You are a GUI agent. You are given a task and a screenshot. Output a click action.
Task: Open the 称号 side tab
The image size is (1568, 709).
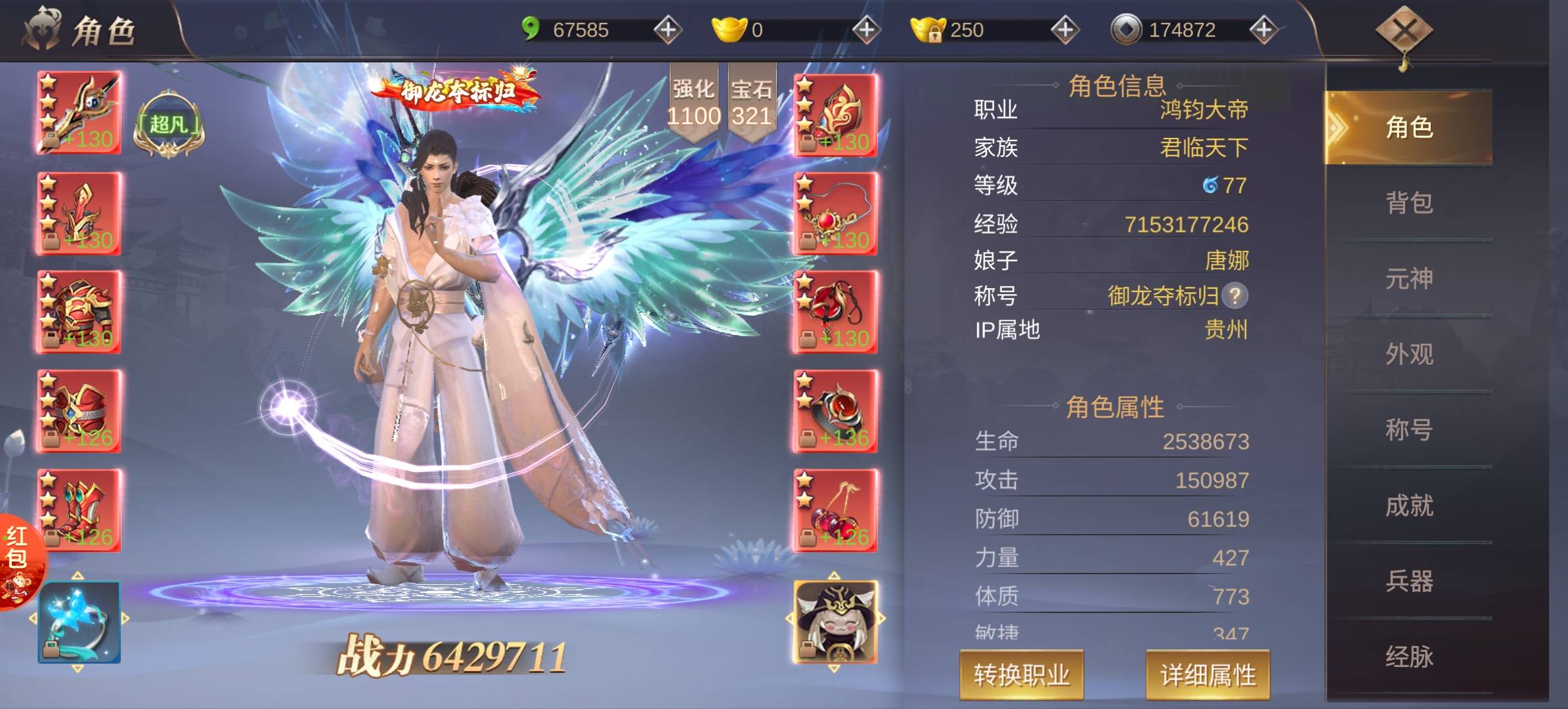(x=1408, y=430)
